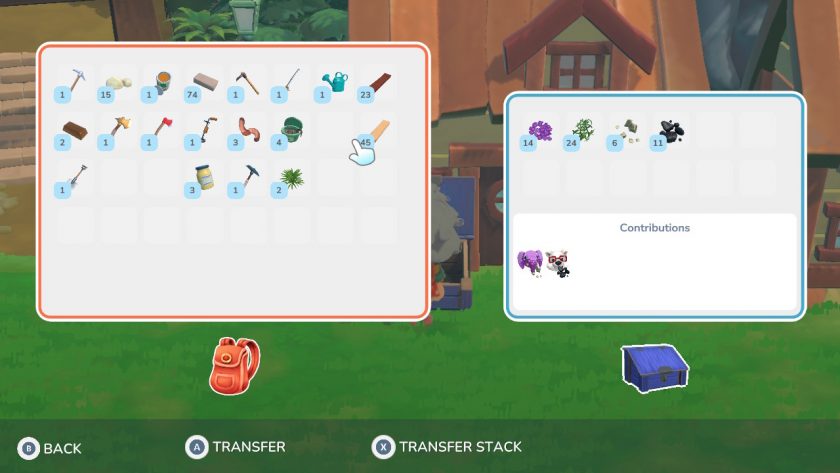Click the white bear with glasses contributor

tap(557, 265)
